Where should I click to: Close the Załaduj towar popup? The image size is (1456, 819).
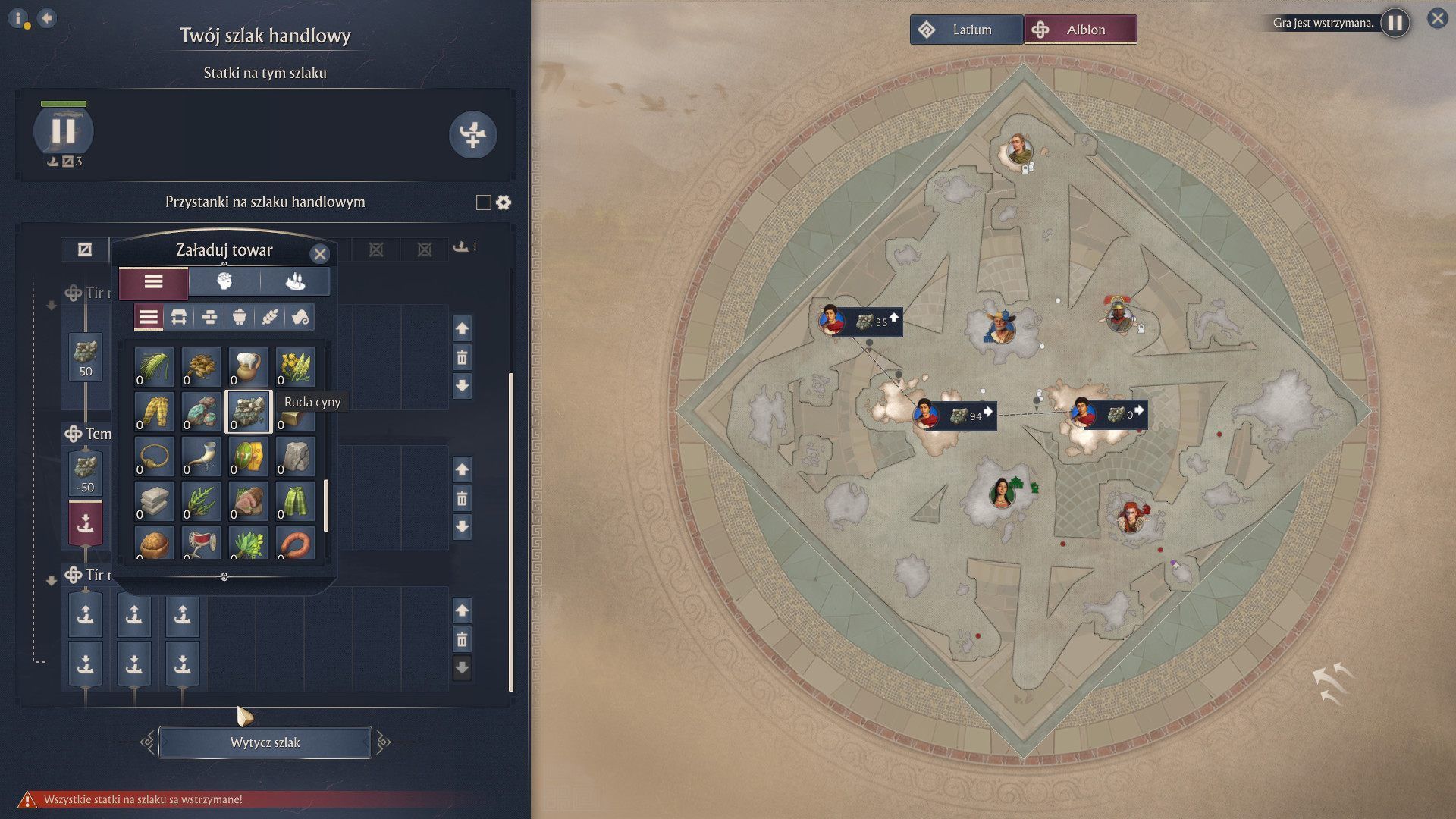click(x=320, y=254)
